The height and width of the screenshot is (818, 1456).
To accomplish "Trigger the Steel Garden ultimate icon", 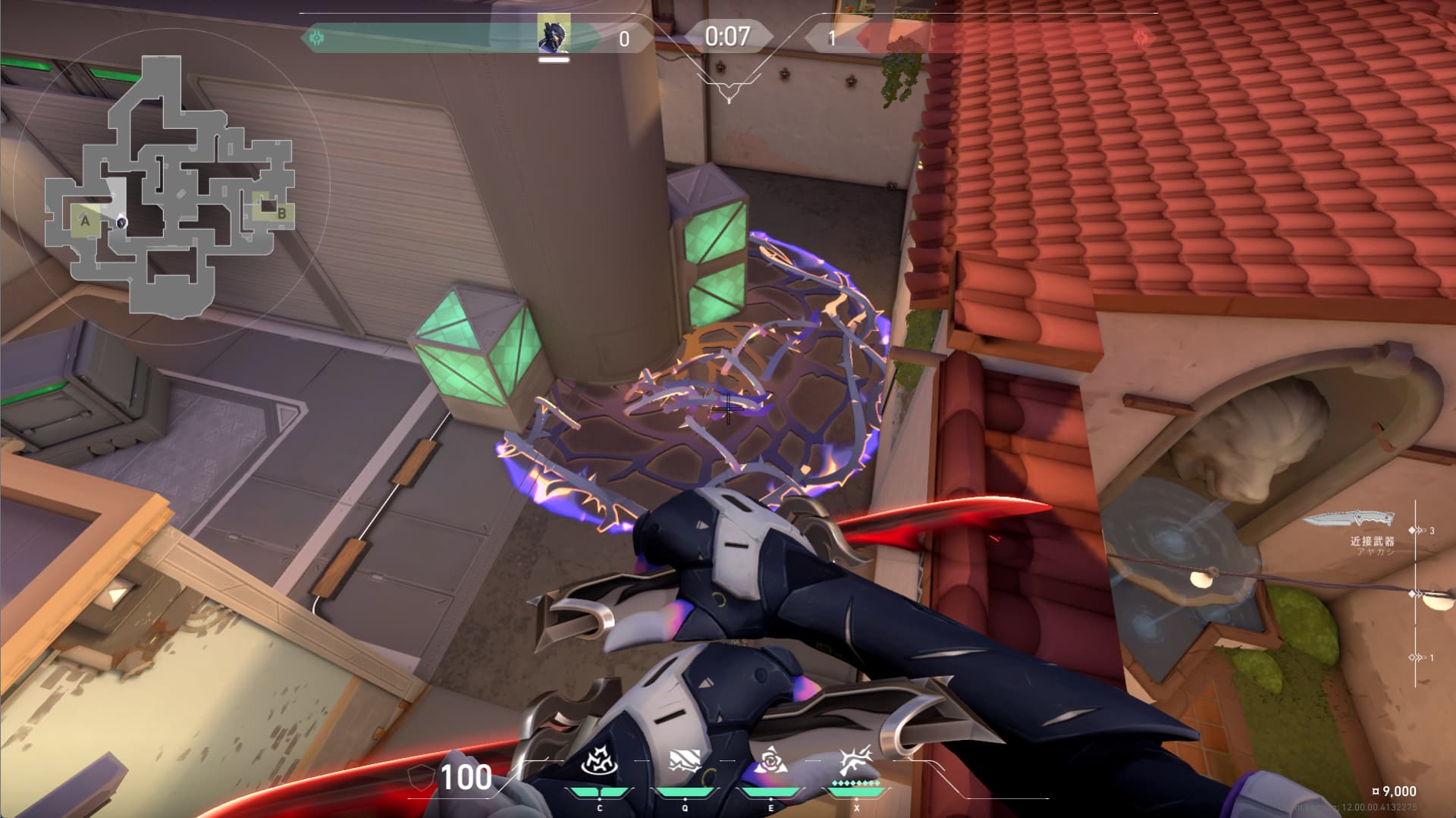I will point(856,761).
